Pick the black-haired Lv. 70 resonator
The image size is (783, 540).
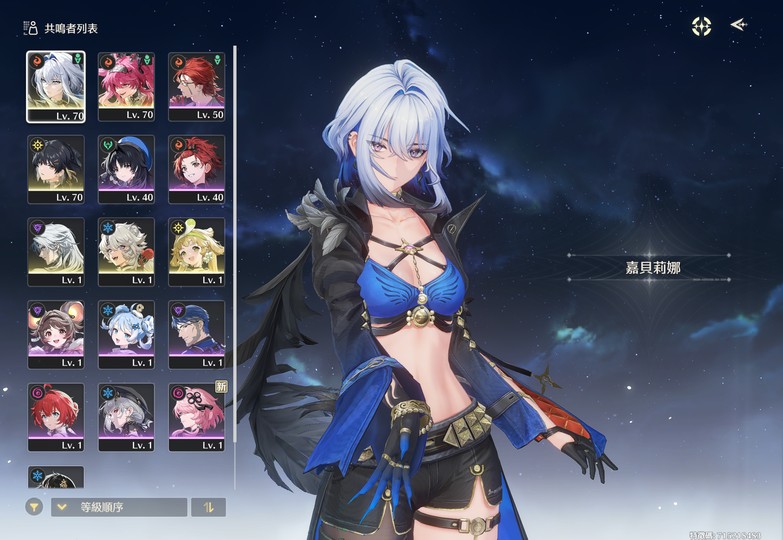55,169
